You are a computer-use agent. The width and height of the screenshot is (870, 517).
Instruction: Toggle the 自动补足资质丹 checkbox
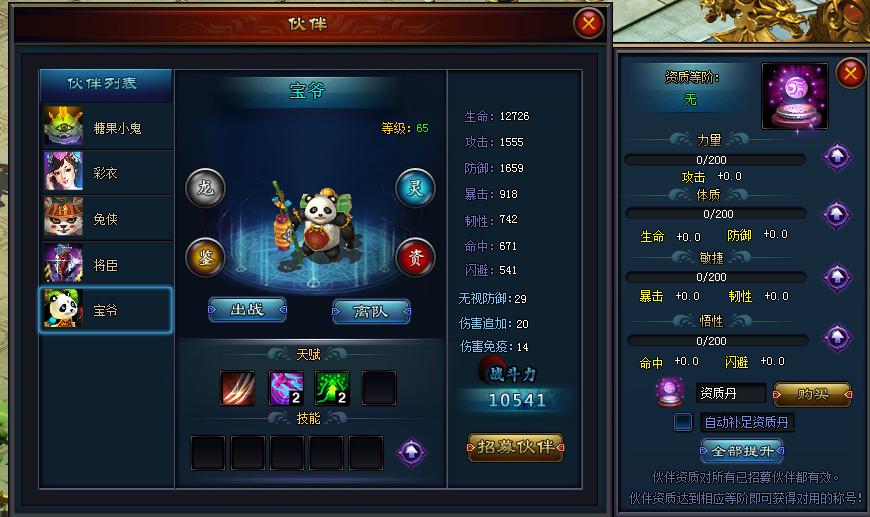tap(683, 422)
